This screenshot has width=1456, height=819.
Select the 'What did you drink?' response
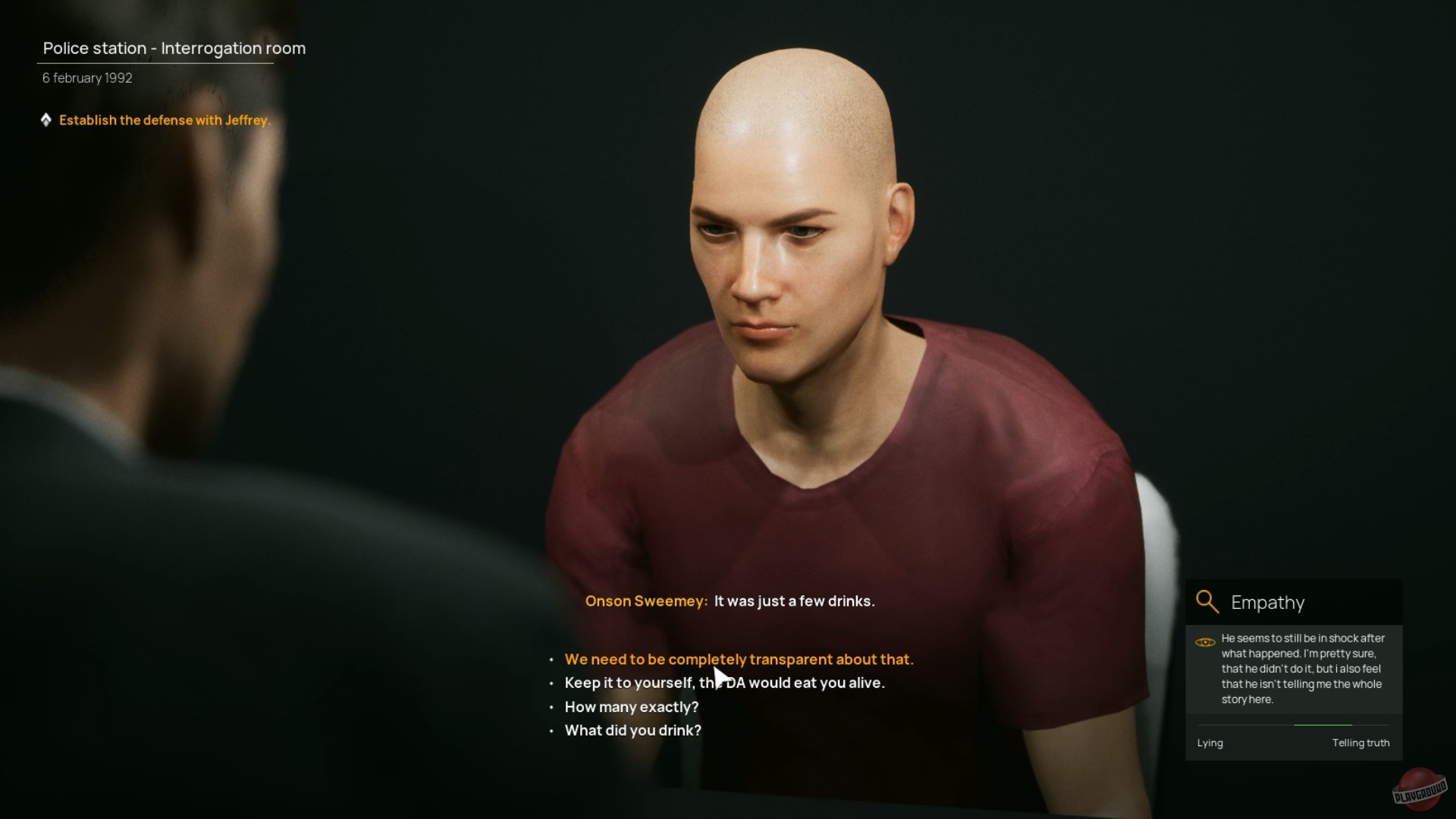[632, 730]
